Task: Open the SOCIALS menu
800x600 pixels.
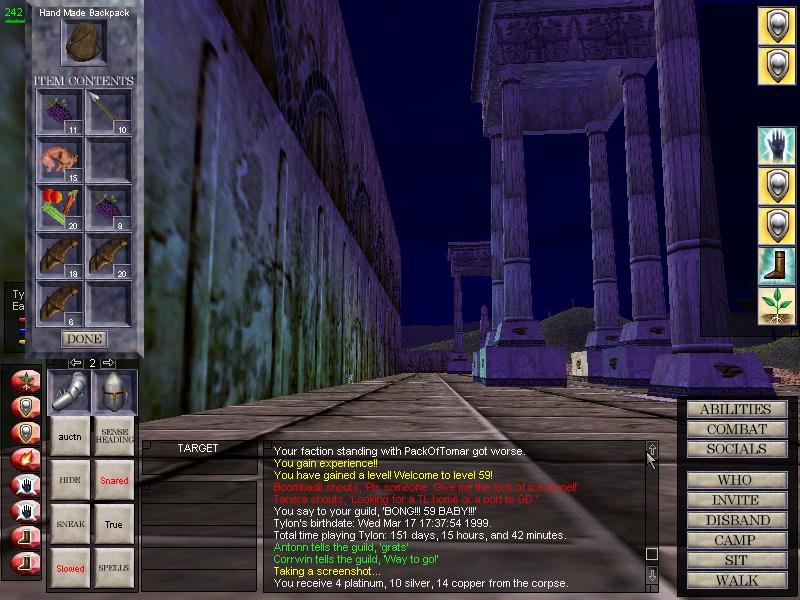Action: [x=735, y=449]
